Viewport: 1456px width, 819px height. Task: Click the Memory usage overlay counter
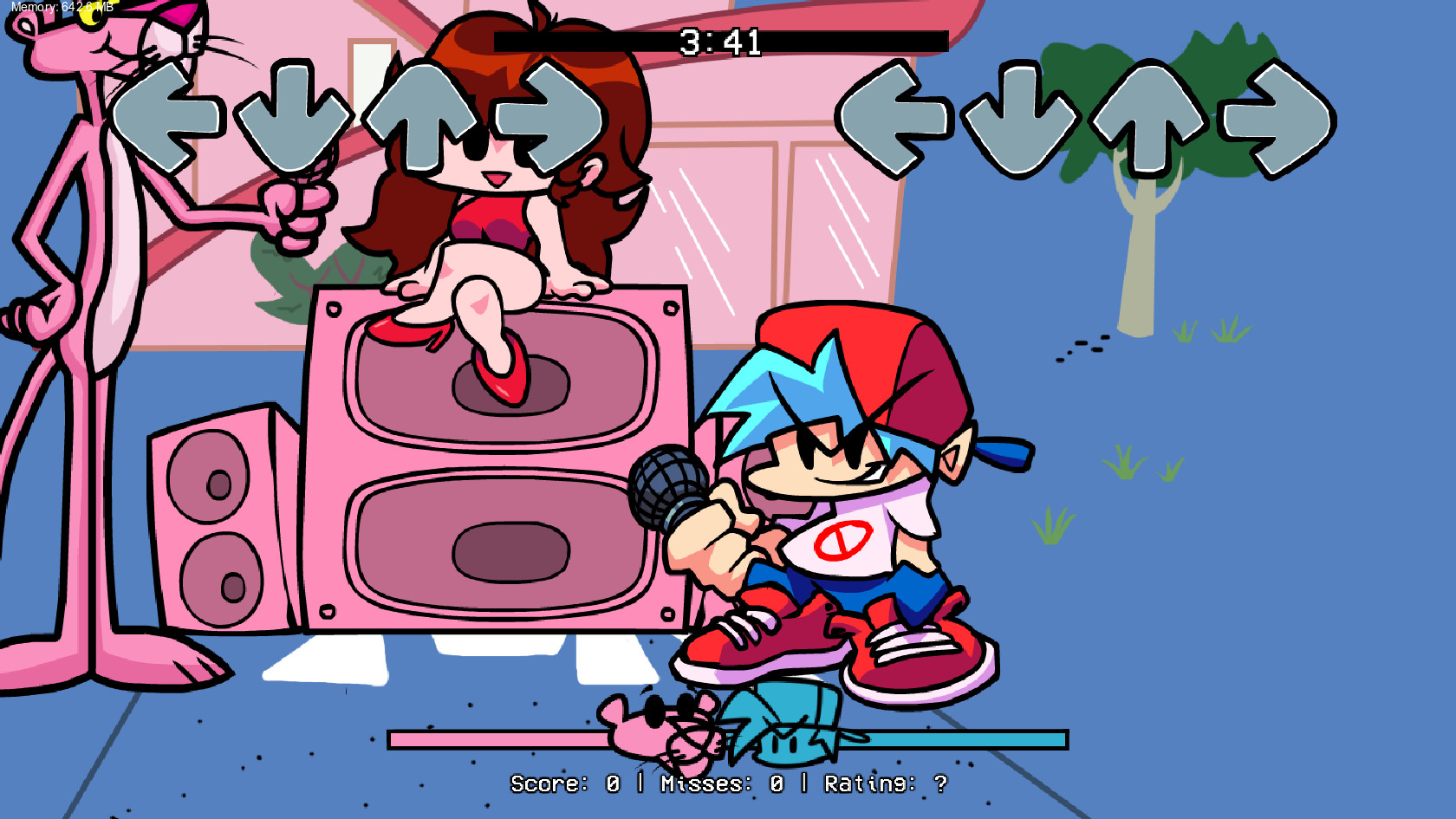[x=61, y=7]
